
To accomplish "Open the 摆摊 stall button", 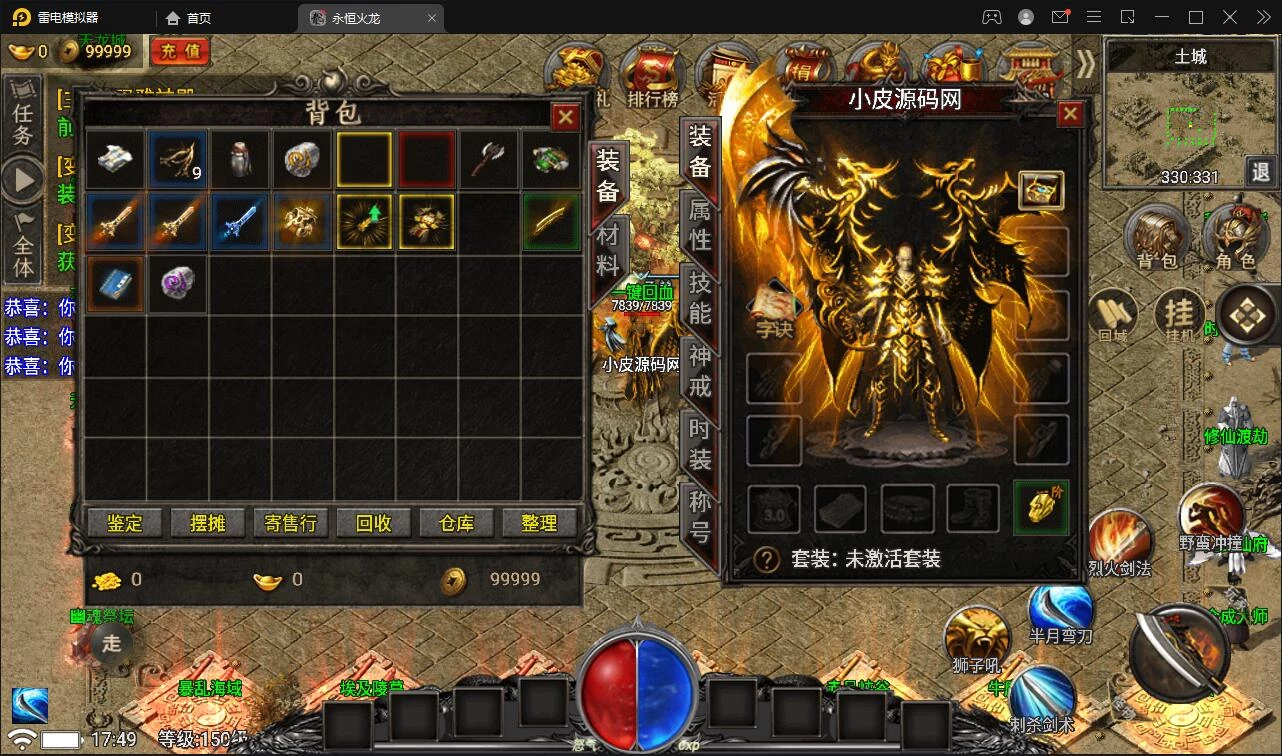I will click(207, 523).
